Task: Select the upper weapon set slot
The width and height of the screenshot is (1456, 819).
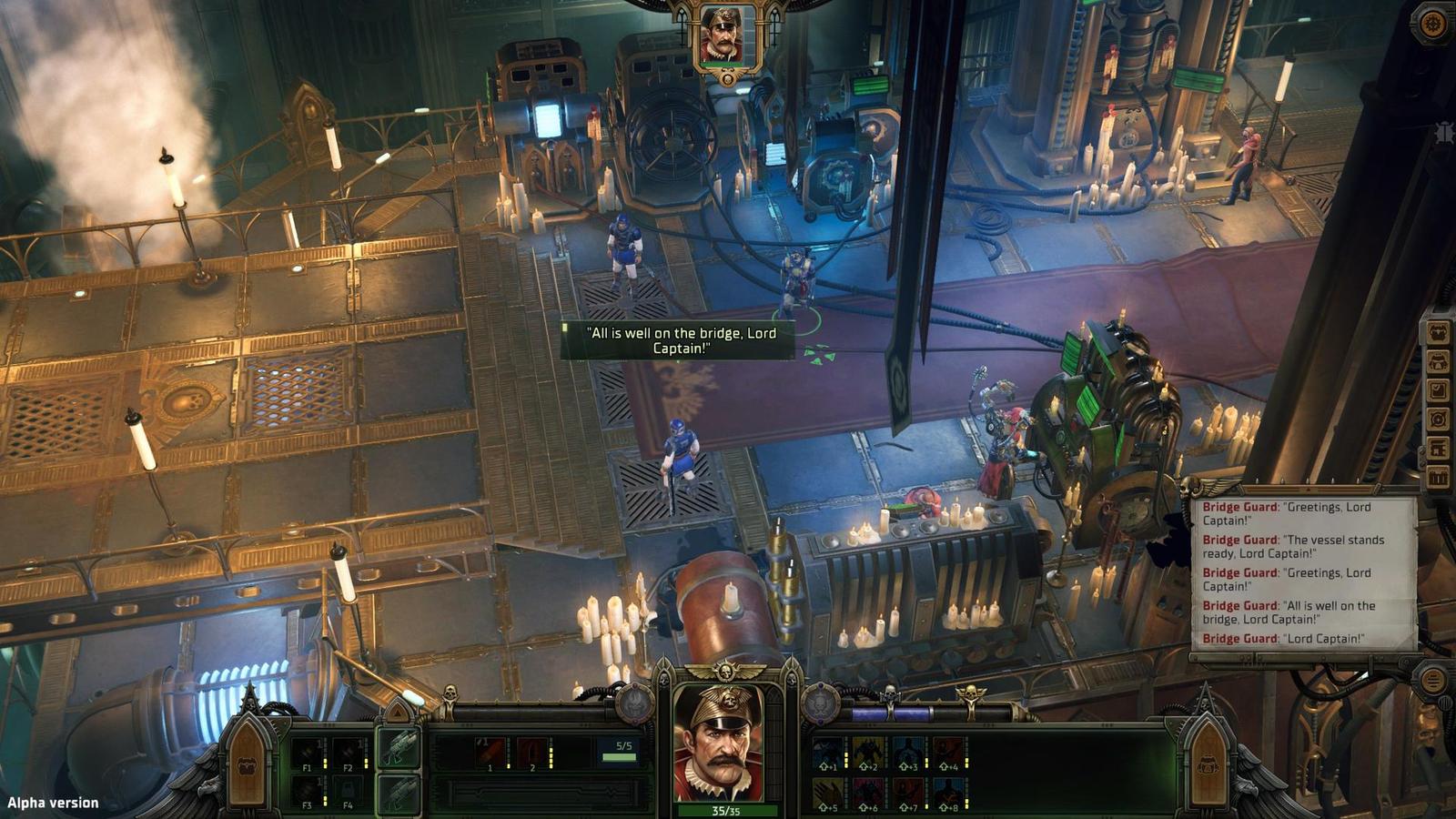Action: [x=399, y=748]
